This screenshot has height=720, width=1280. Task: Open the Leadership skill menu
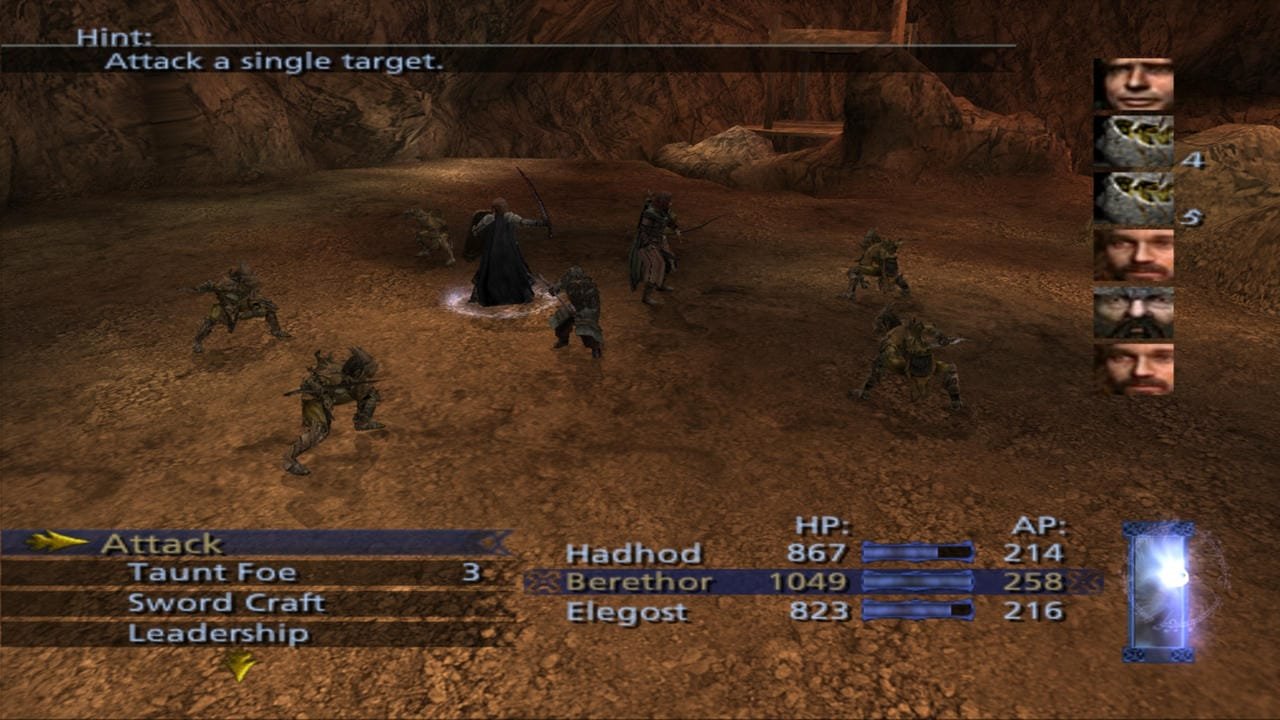tap(218, 634)
